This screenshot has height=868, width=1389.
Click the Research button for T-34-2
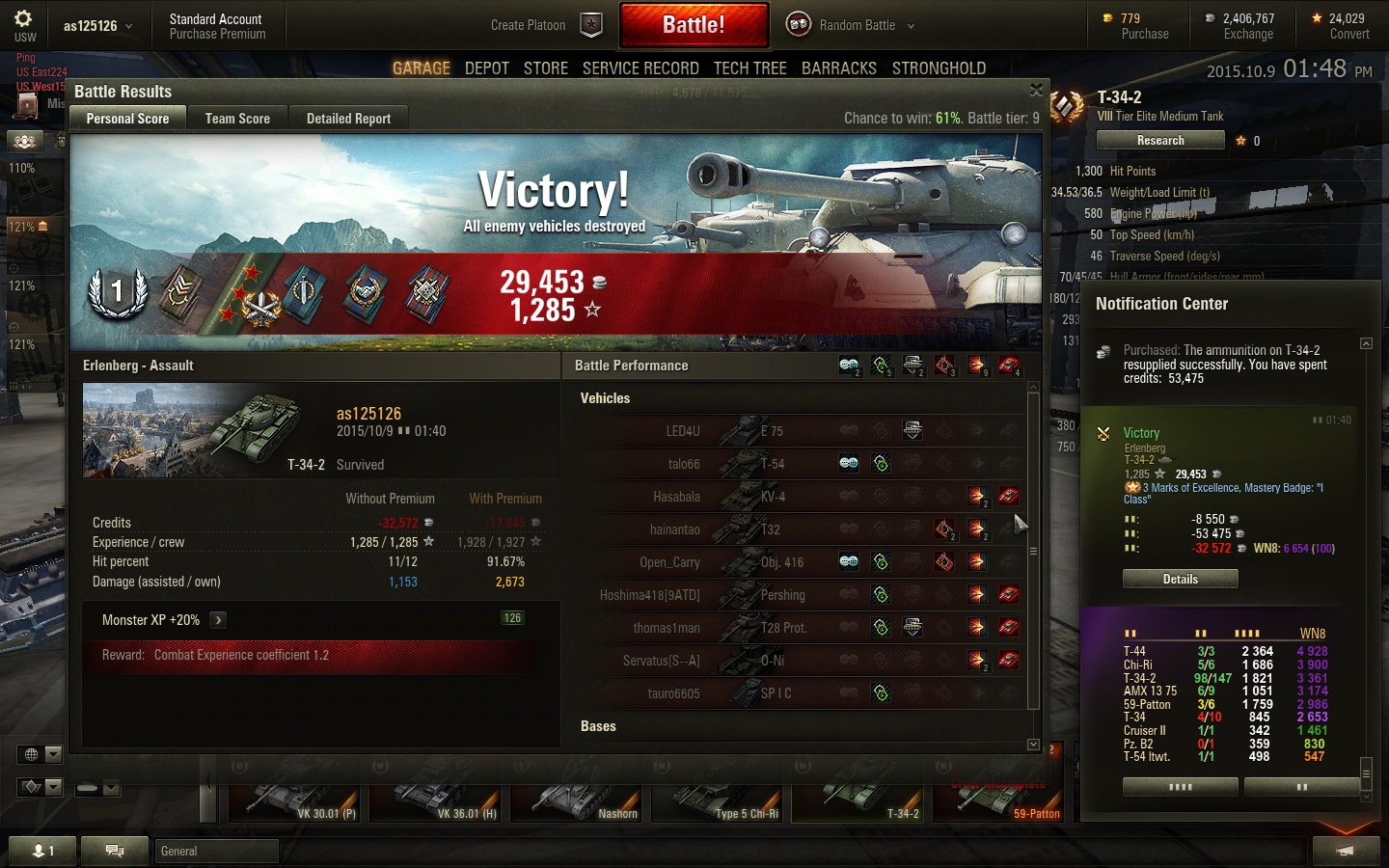tap(1160, 141)
